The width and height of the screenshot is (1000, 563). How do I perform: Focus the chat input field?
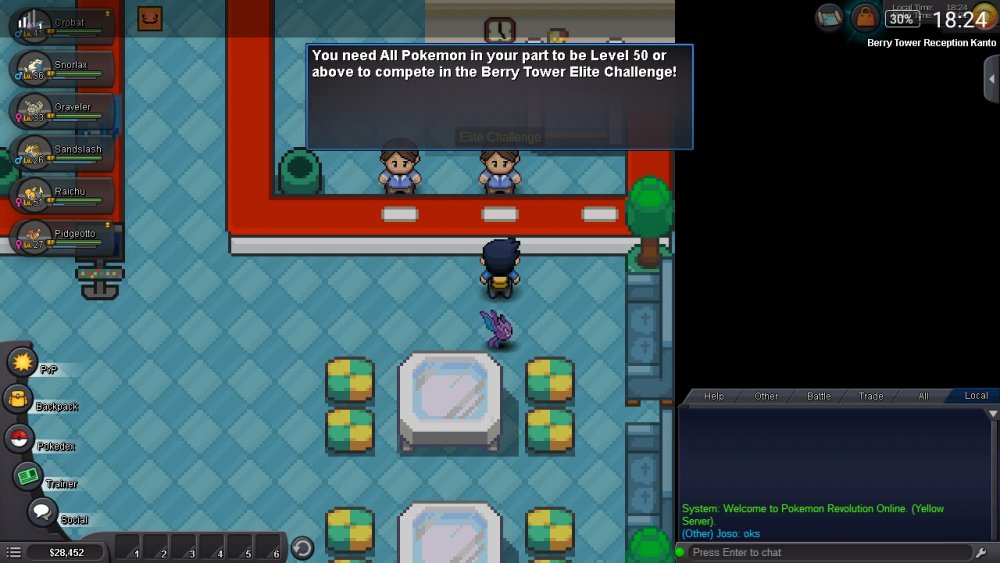825,552
